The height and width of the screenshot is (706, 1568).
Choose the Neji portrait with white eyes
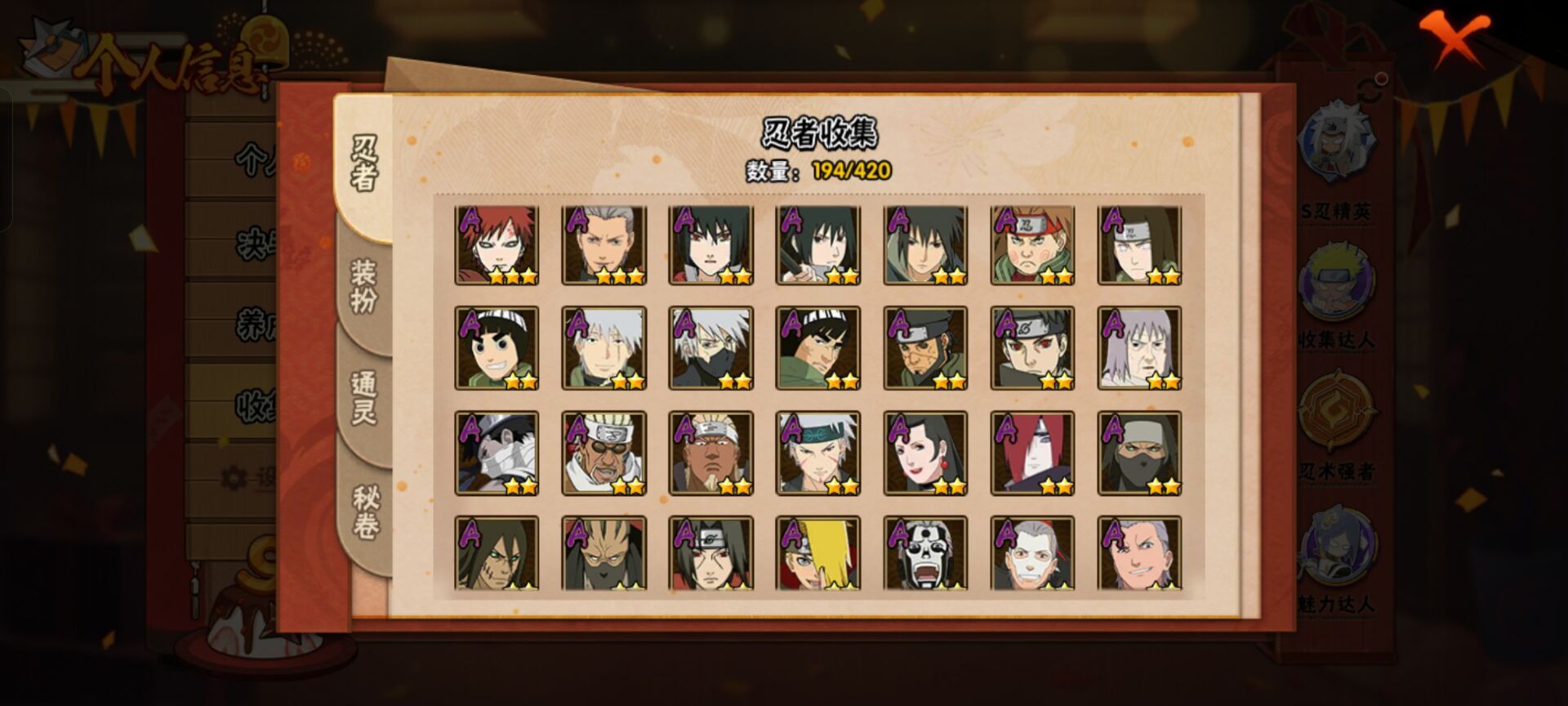(x=1139, y=245)
